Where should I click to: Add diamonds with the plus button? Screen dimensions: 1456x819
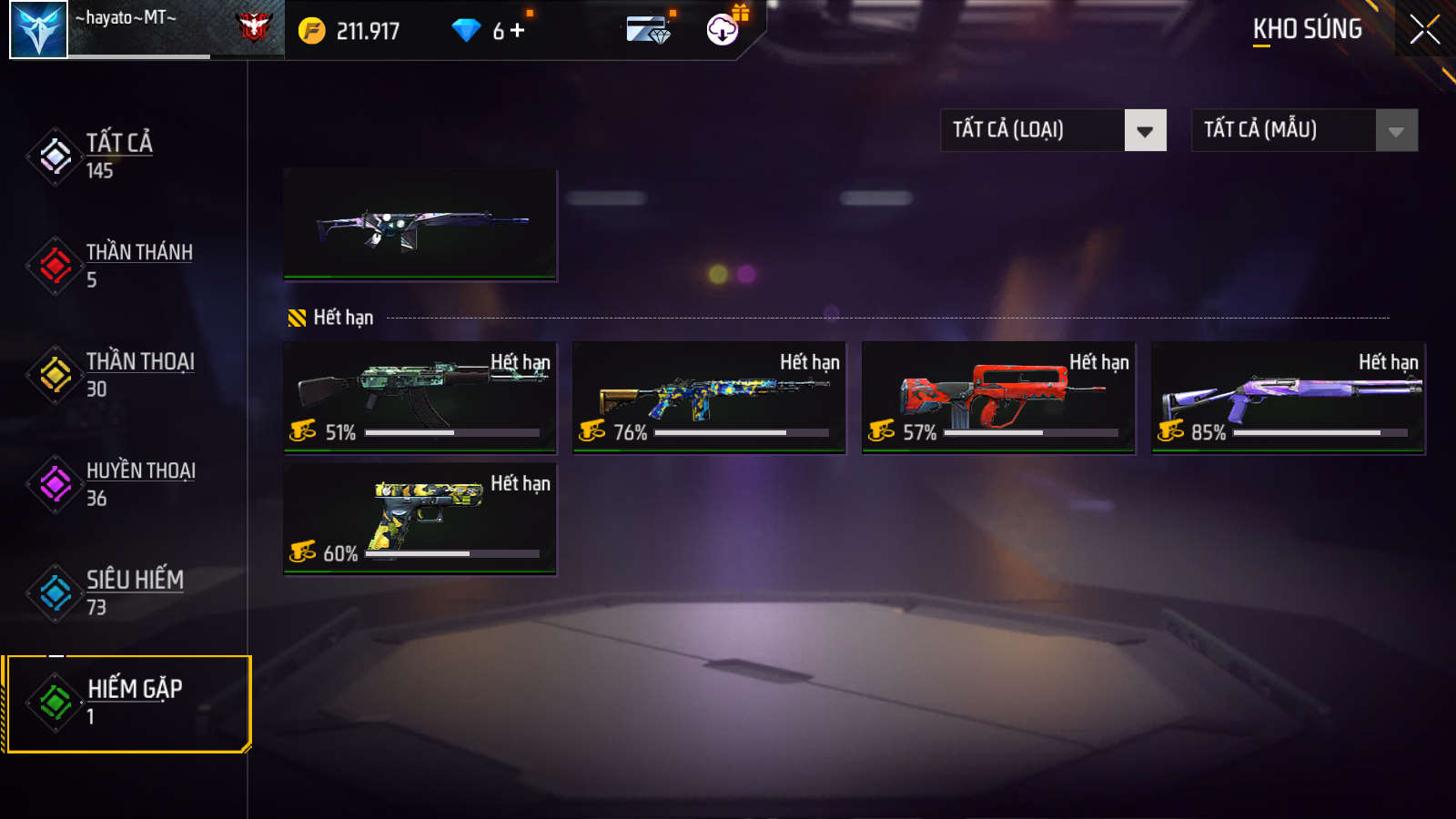pyautogui.click(x=518, y=31)
